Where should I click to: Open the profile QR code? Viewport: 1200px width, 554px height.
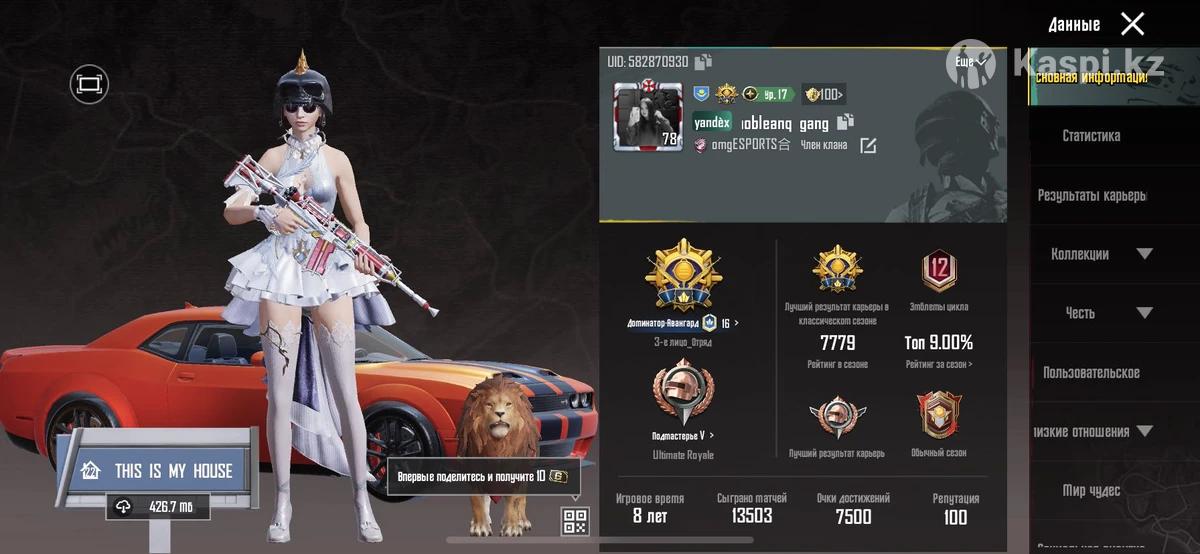click(574, 521)
